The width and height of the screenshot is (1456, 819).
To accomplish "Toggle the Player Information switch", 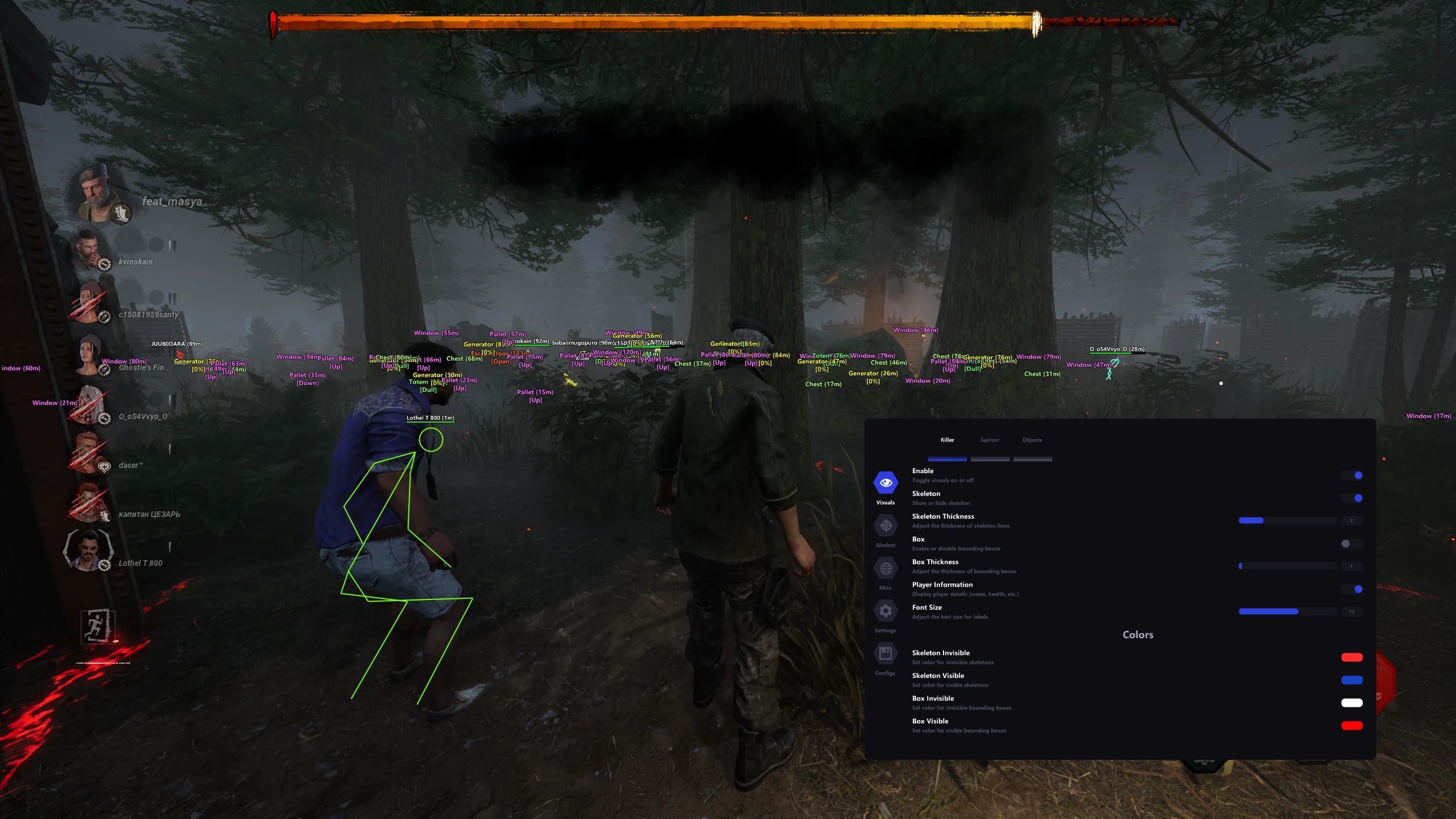I will (x=1352, y=589).
